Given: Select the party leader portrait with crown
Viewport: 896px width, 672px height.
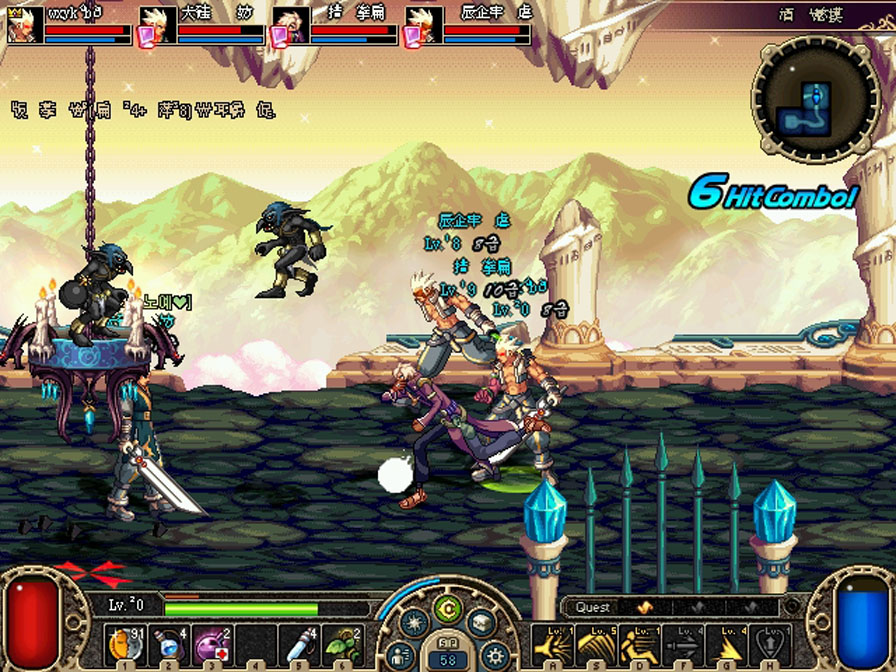Looking at the screenshot, I should coord(24,24).
